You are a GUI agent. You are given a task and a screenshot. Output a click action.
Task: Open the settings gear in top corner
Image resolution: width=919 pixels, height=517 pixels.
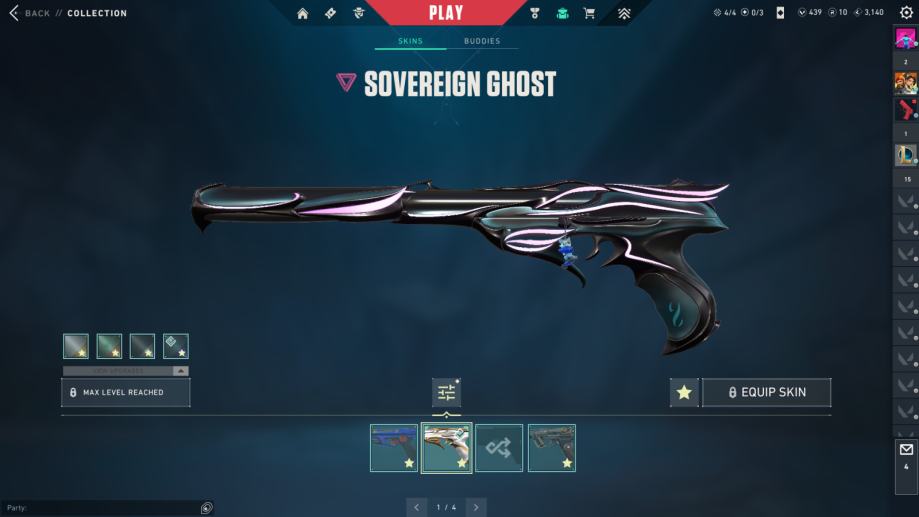tap(906, 13)
